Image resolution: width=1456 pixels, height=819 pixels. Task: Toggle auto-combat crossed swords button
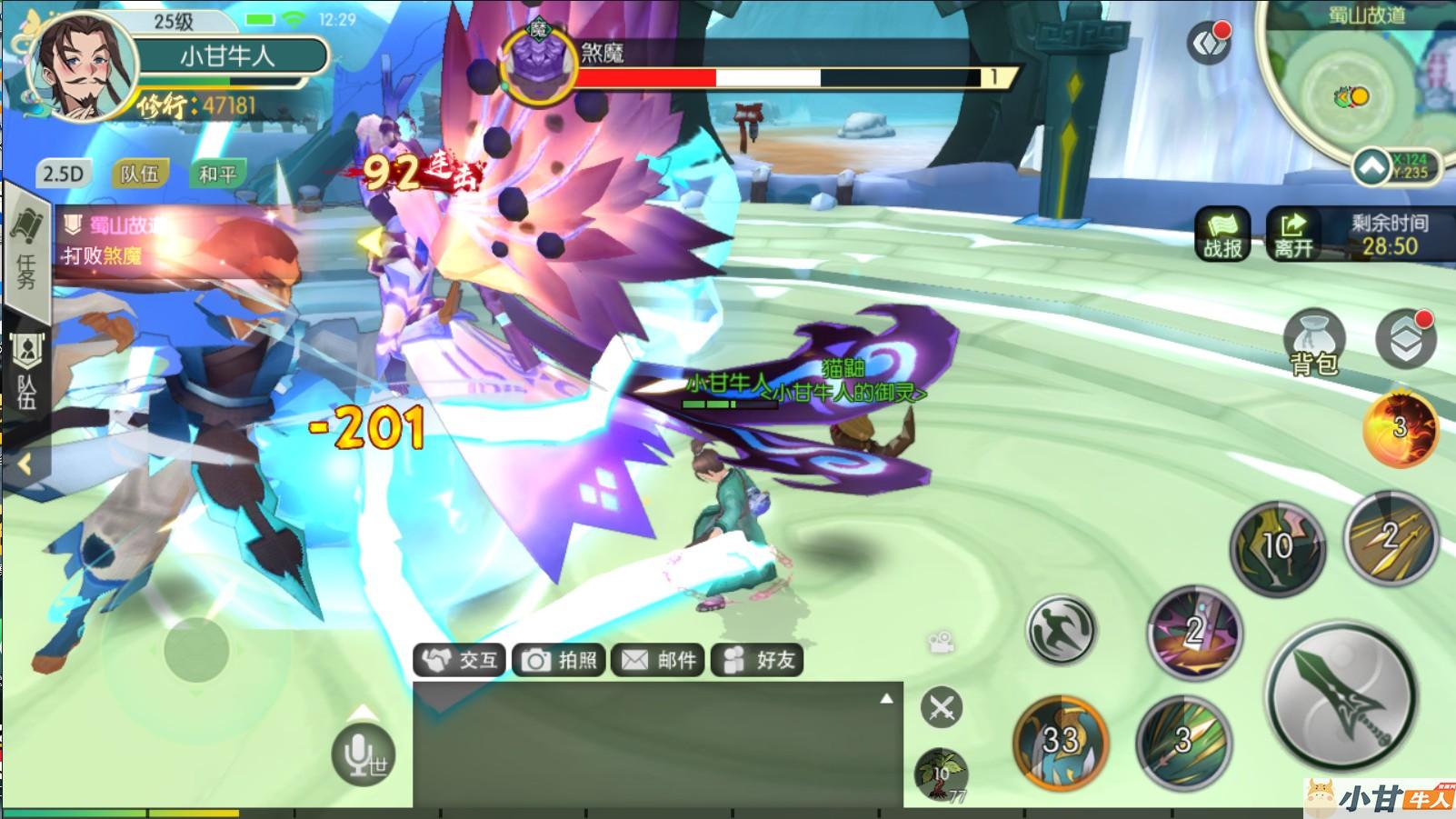pos(941,707)
